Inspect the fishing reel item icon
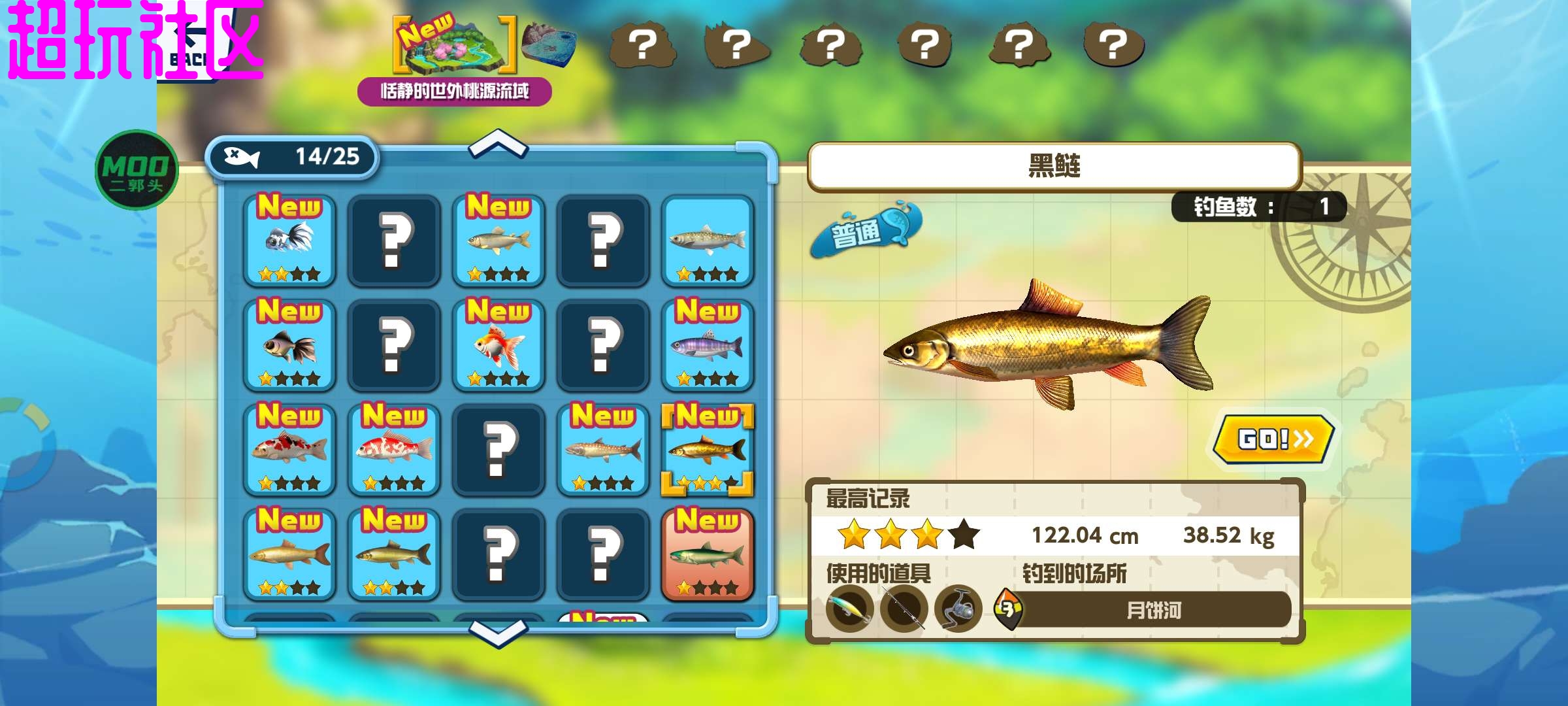1568x706 pixels. (958, 609)
